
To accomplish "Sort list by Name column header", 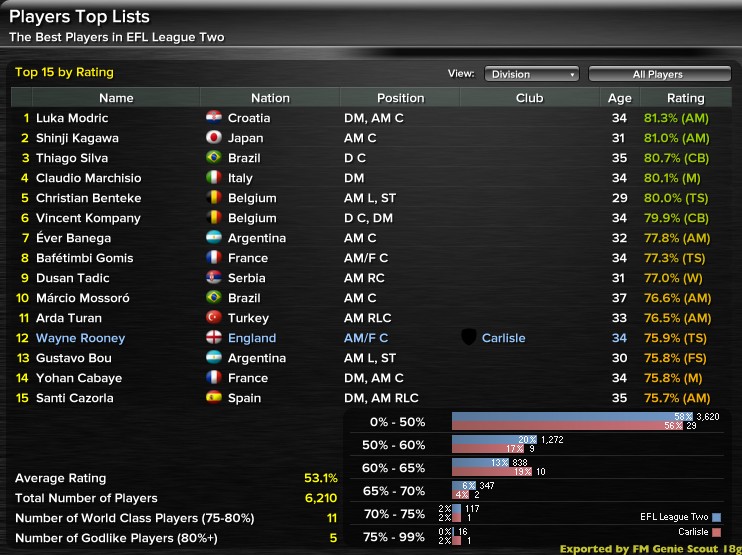I will pos(116,98).
